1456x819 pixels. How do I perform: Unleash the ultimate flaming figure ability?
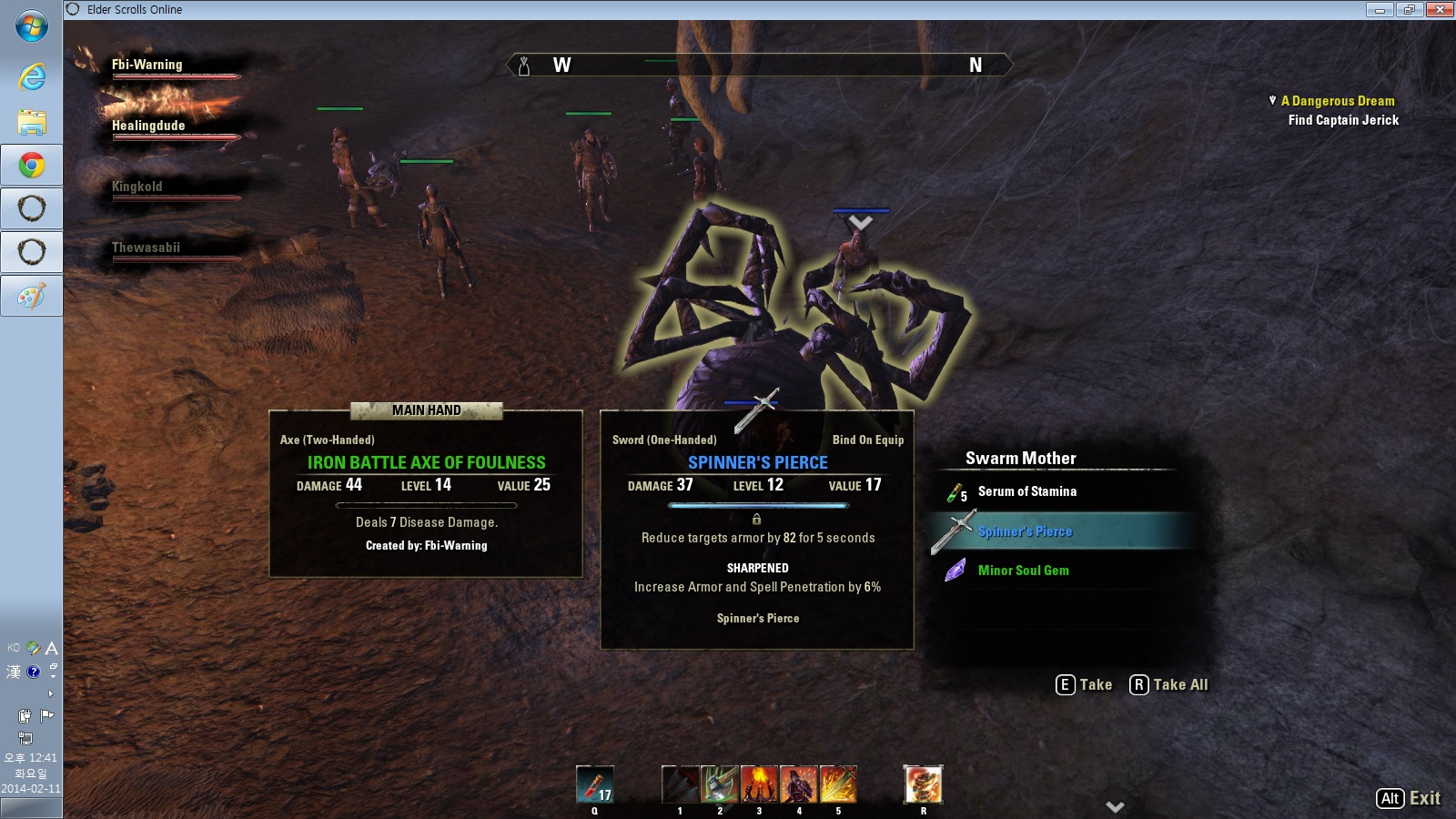pos(923,784)
